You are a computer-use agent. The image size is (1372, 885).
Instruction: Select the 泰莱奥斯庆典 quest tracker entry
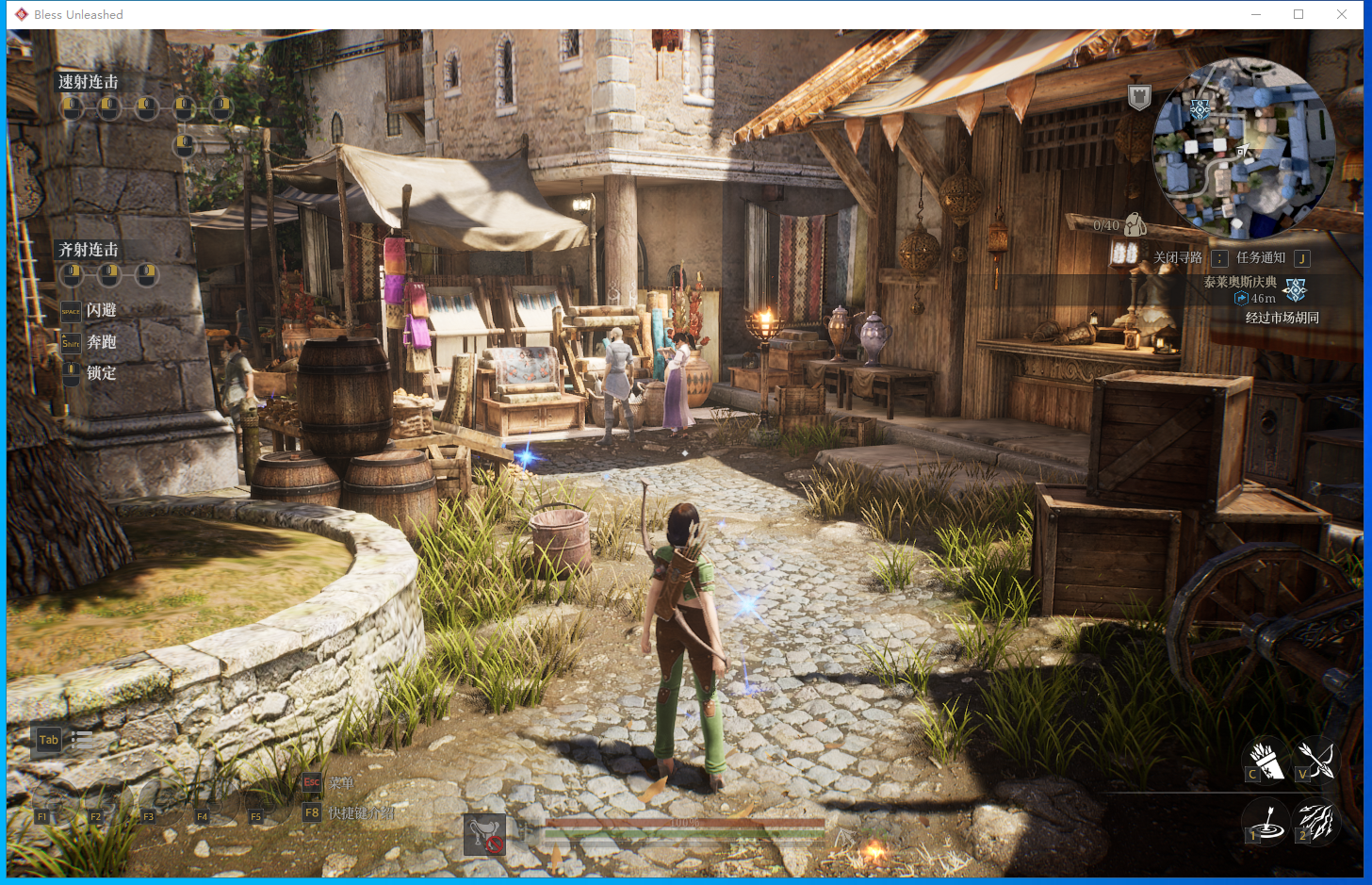[x=1240, y=282]
